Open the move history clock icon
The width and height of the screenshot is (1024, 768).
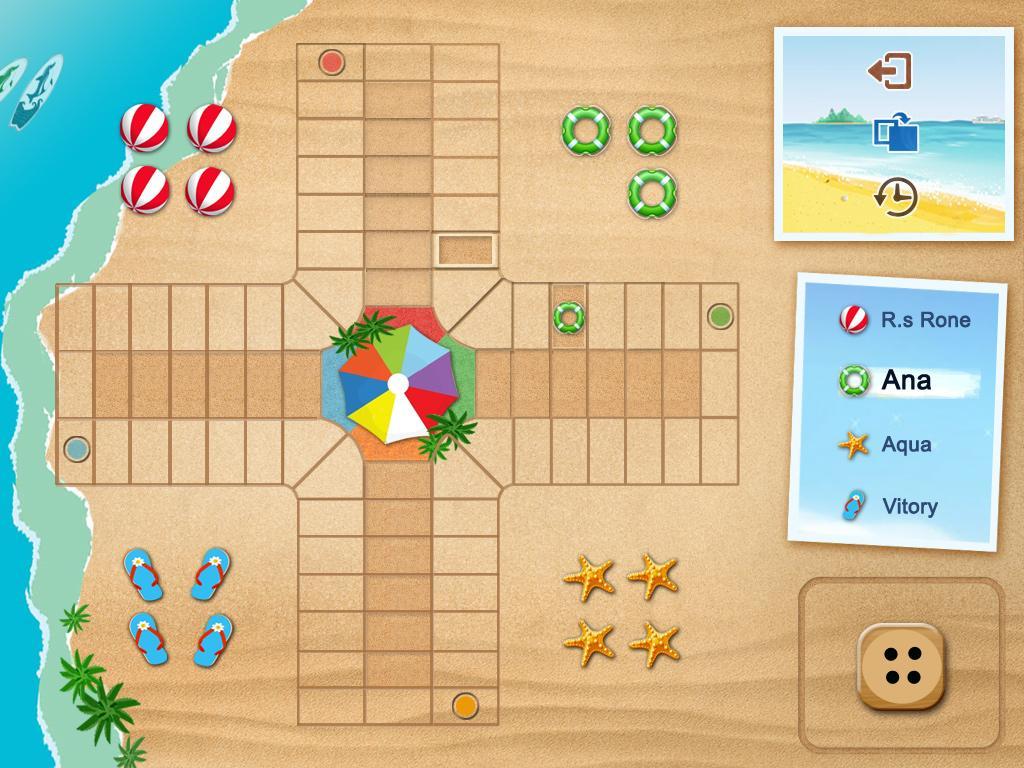[x=895, y=197]
